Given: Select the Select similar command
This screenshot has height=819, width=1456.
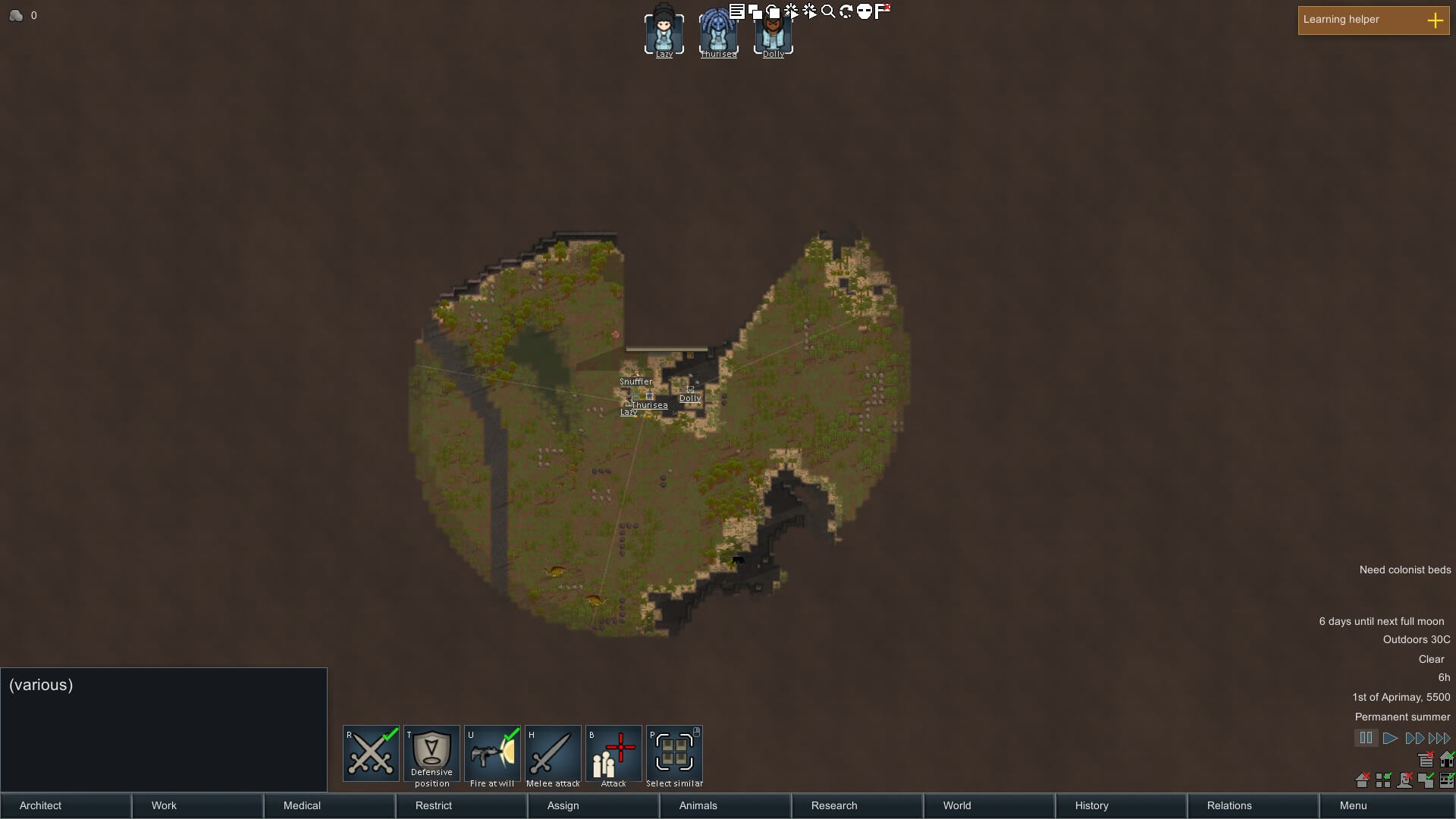Looking at the screenshot, I should tap(674, 753).
